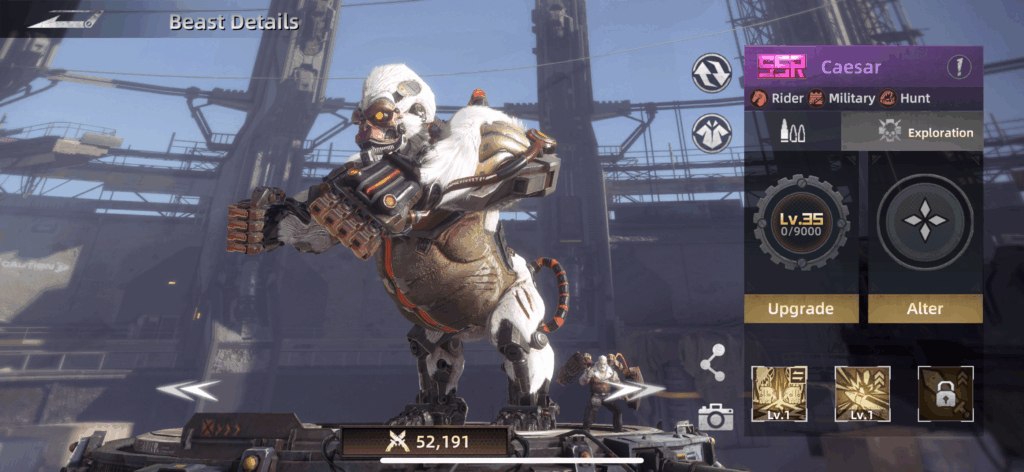Viewport: 1024px width, 472px height.
Task: Open the Alter option
Action: (924, 309)
